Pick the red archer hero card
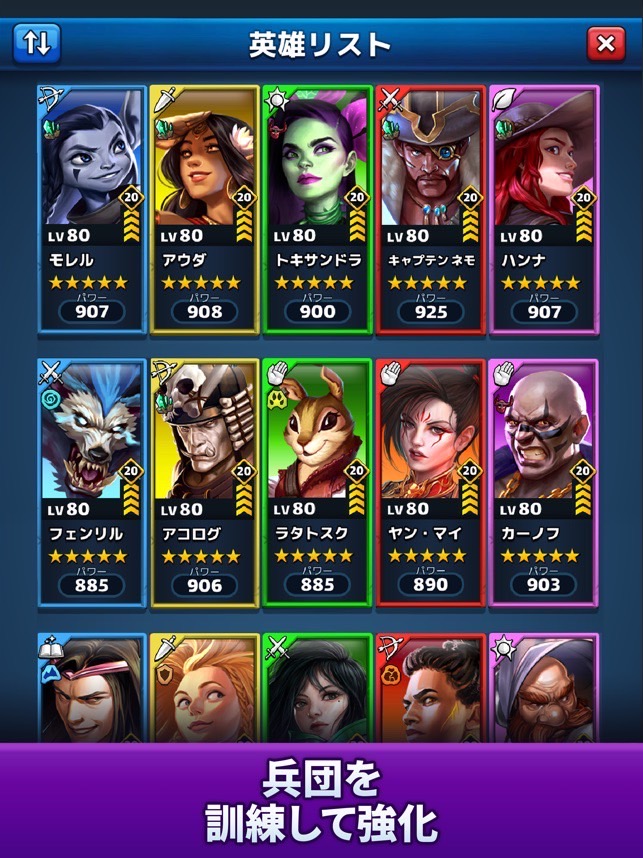Image resolution: width=643 pixels, height=858 pixels. (430, 688)
